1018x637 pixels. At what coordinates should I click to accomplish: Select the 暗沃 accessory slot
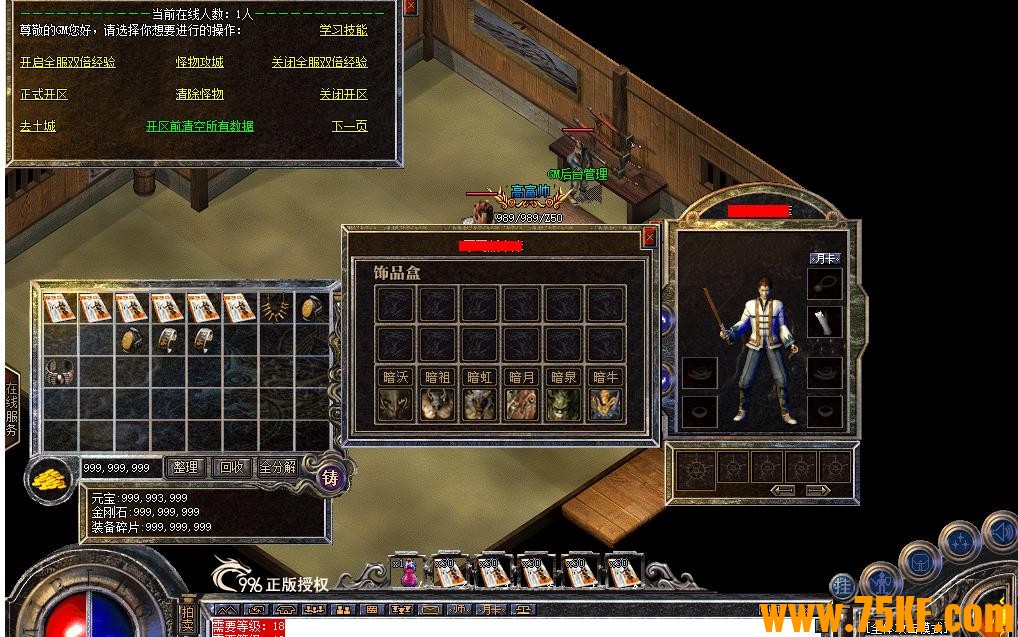(397, 403)
